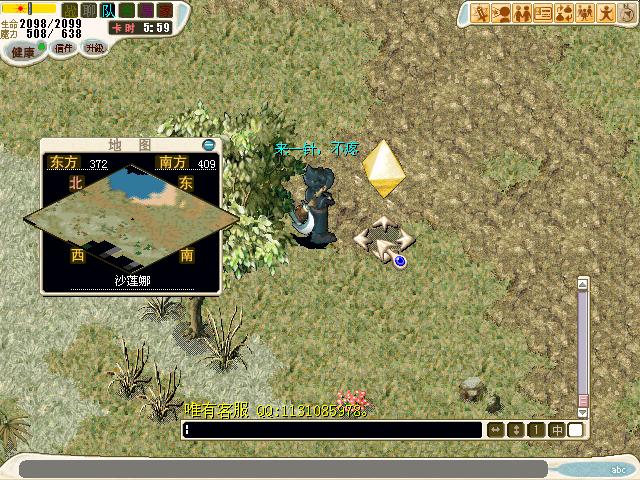Click the 升級 level-up button

pyautogui.click(x=95, y=48)
